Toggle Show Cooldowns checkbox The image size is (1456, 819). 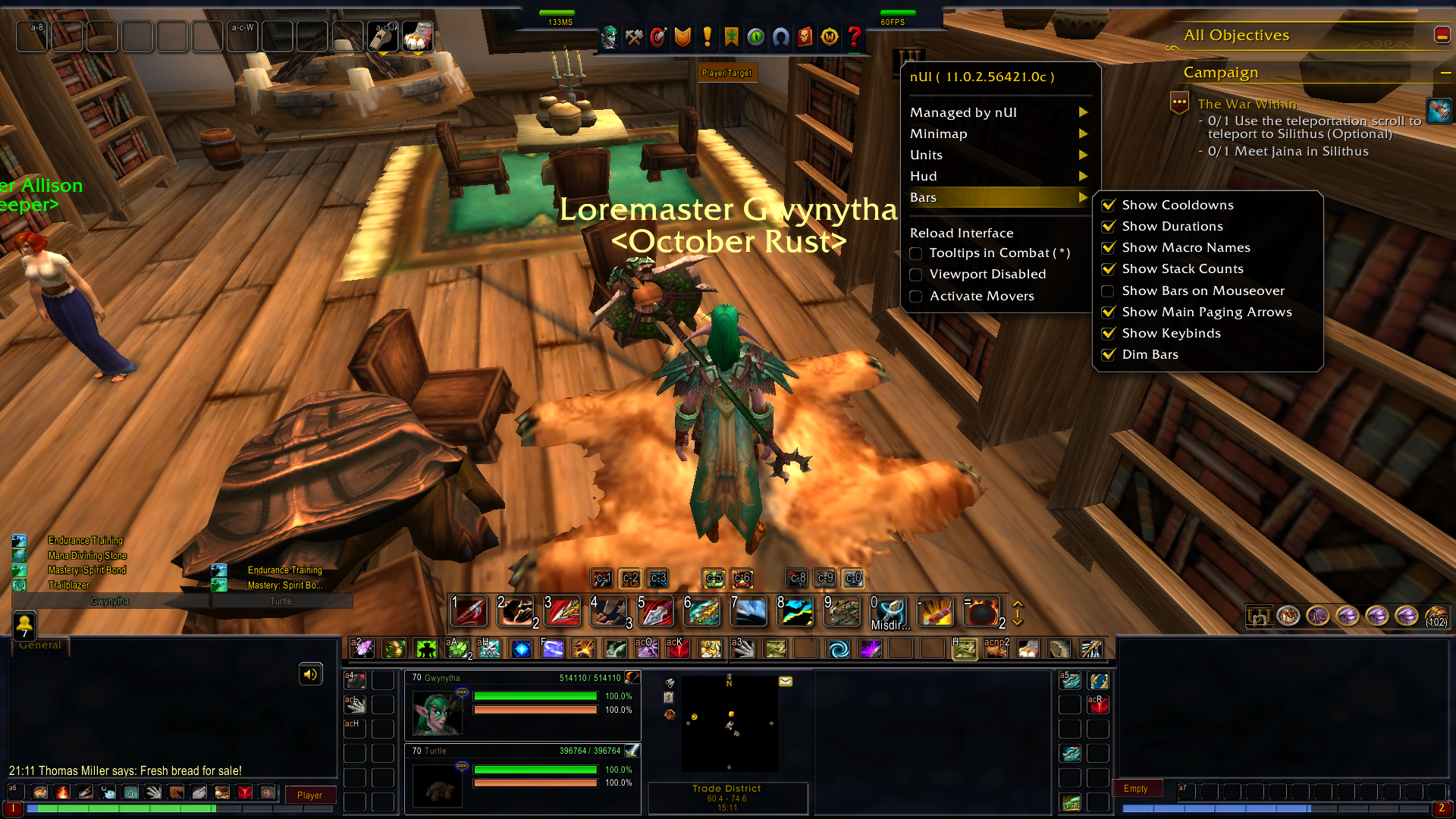[x=1109, y=205]
